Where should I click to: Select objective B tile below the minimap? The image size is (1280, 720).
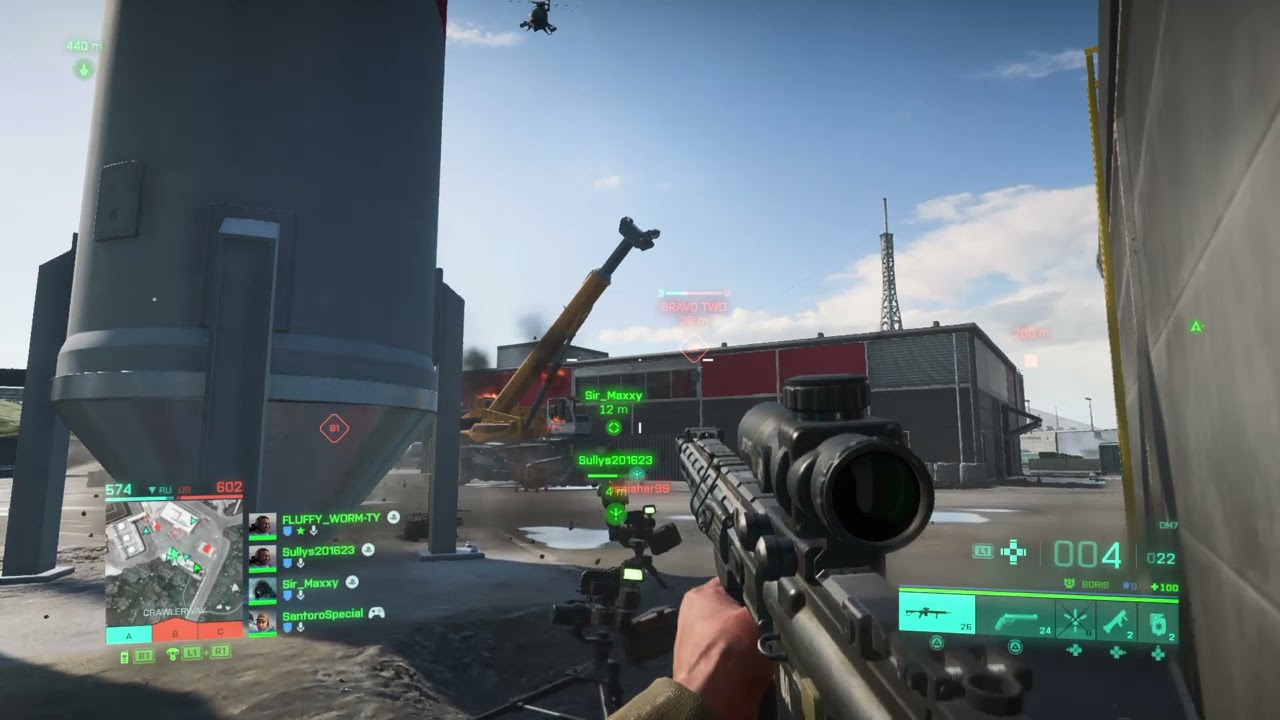[x=176, y=633]
